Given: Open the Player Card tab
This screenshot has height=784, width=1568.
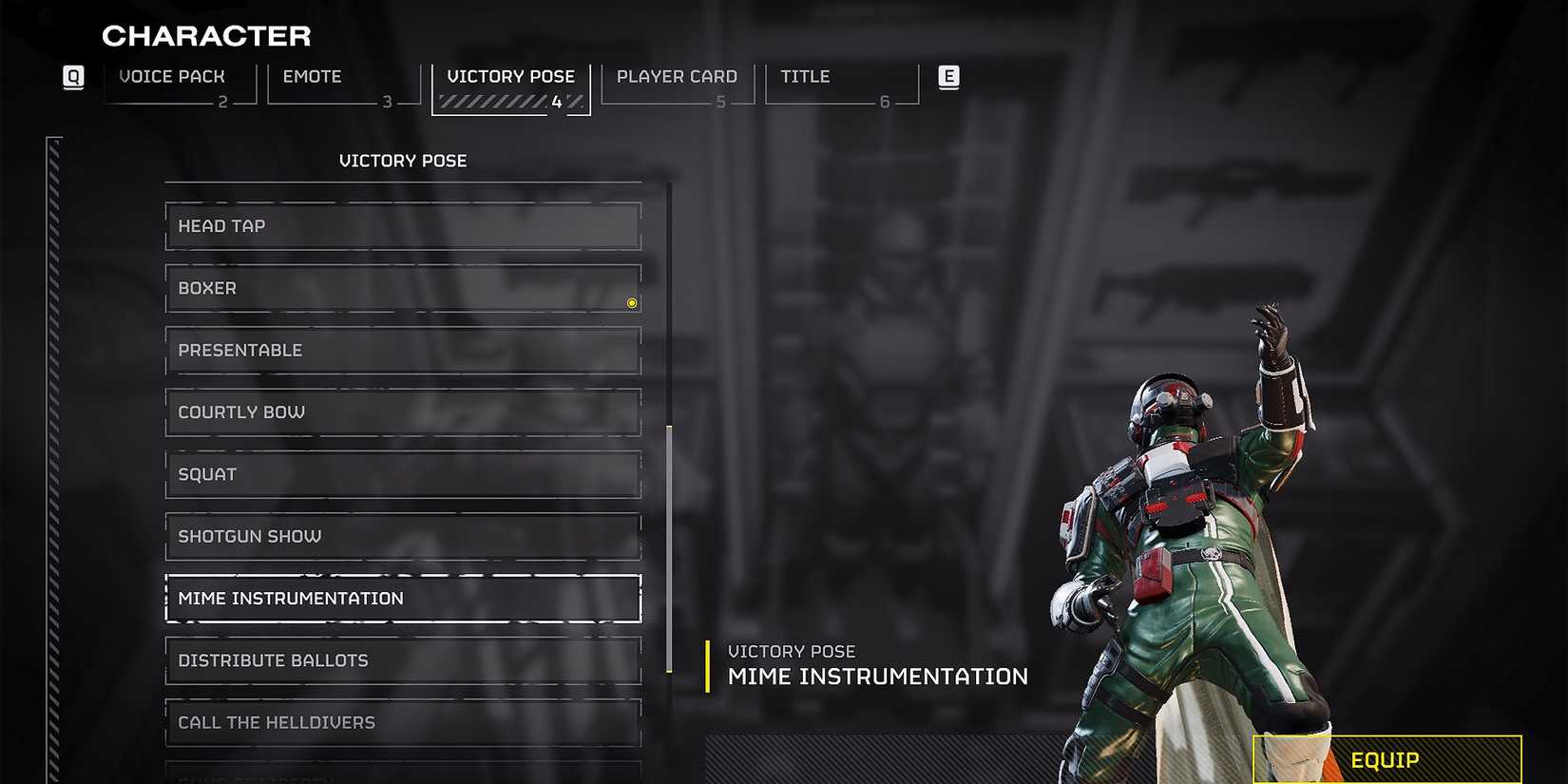Looking at the screenshot, I should tap(676, 76).
